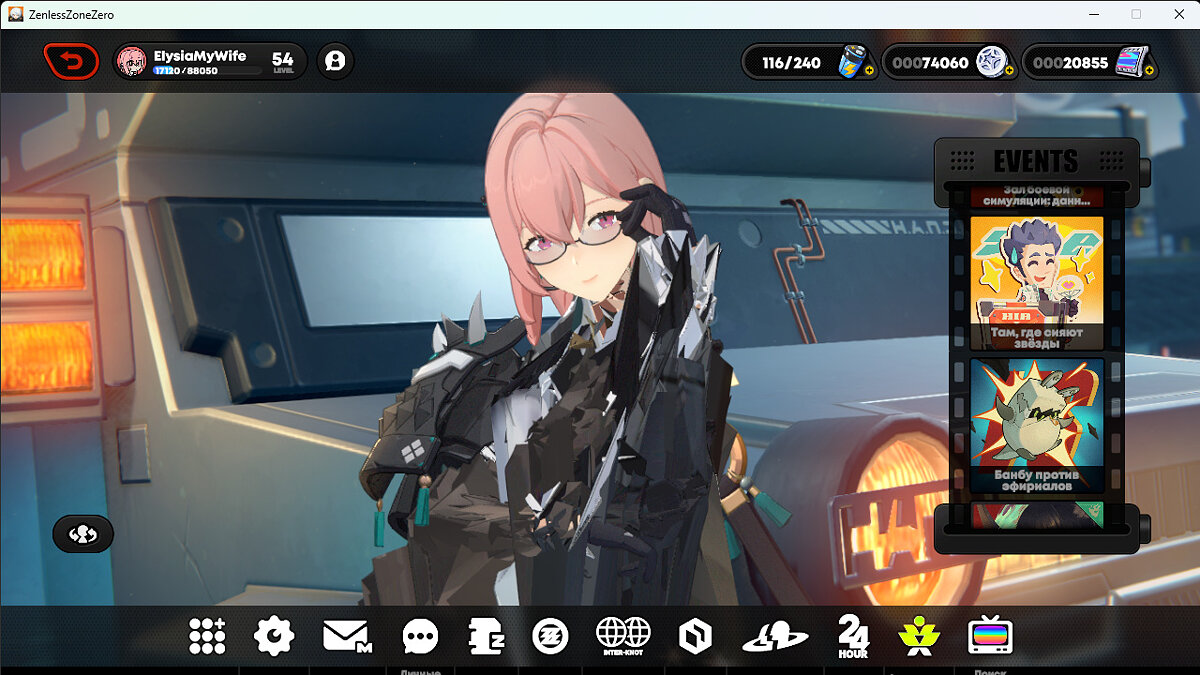The height and width of the screenshot is (675, 1200).
Task: Open the circular Z badge menu
Action: (x=550, y=636)
